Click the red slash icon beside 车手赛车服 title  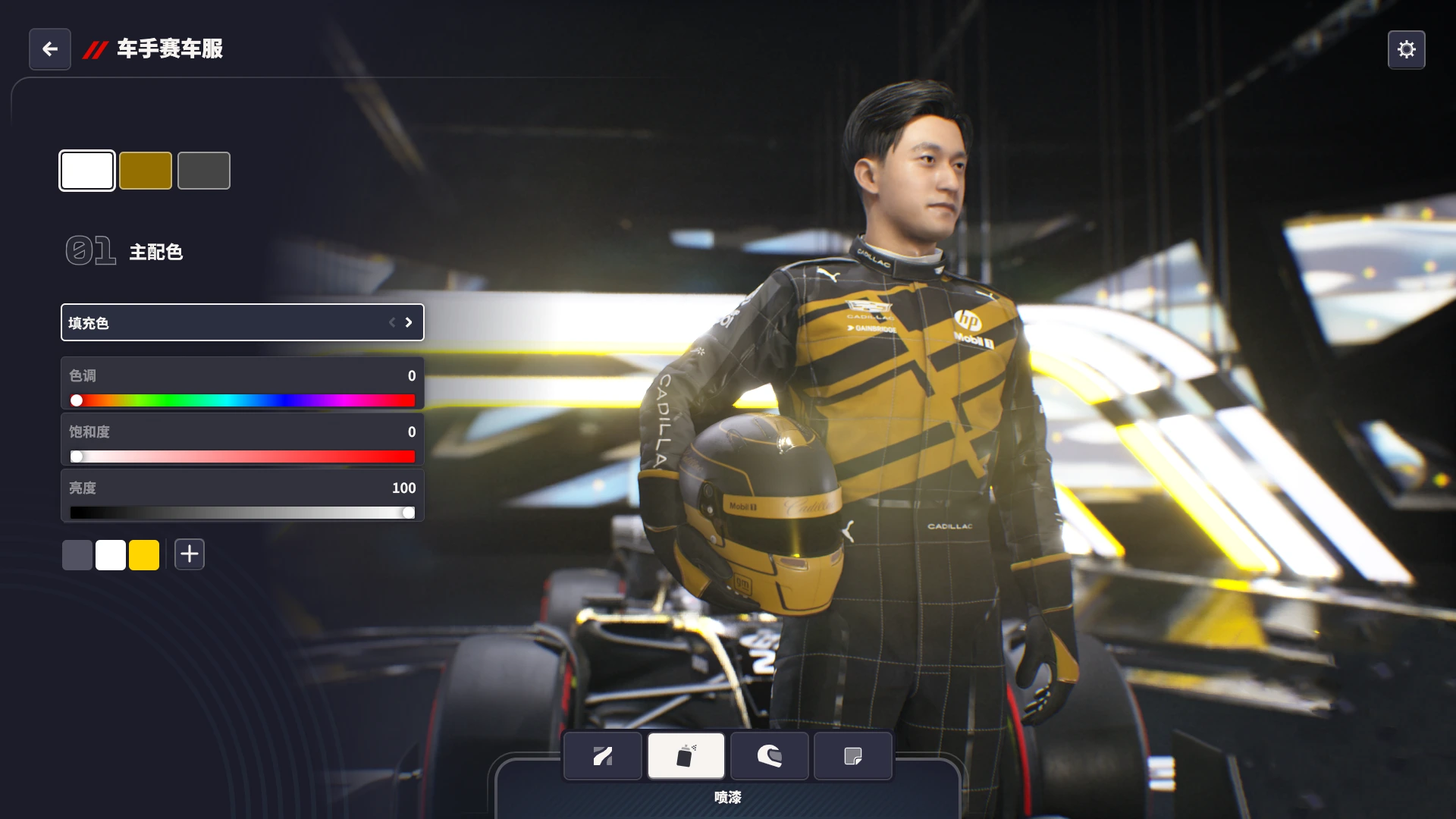96,49
